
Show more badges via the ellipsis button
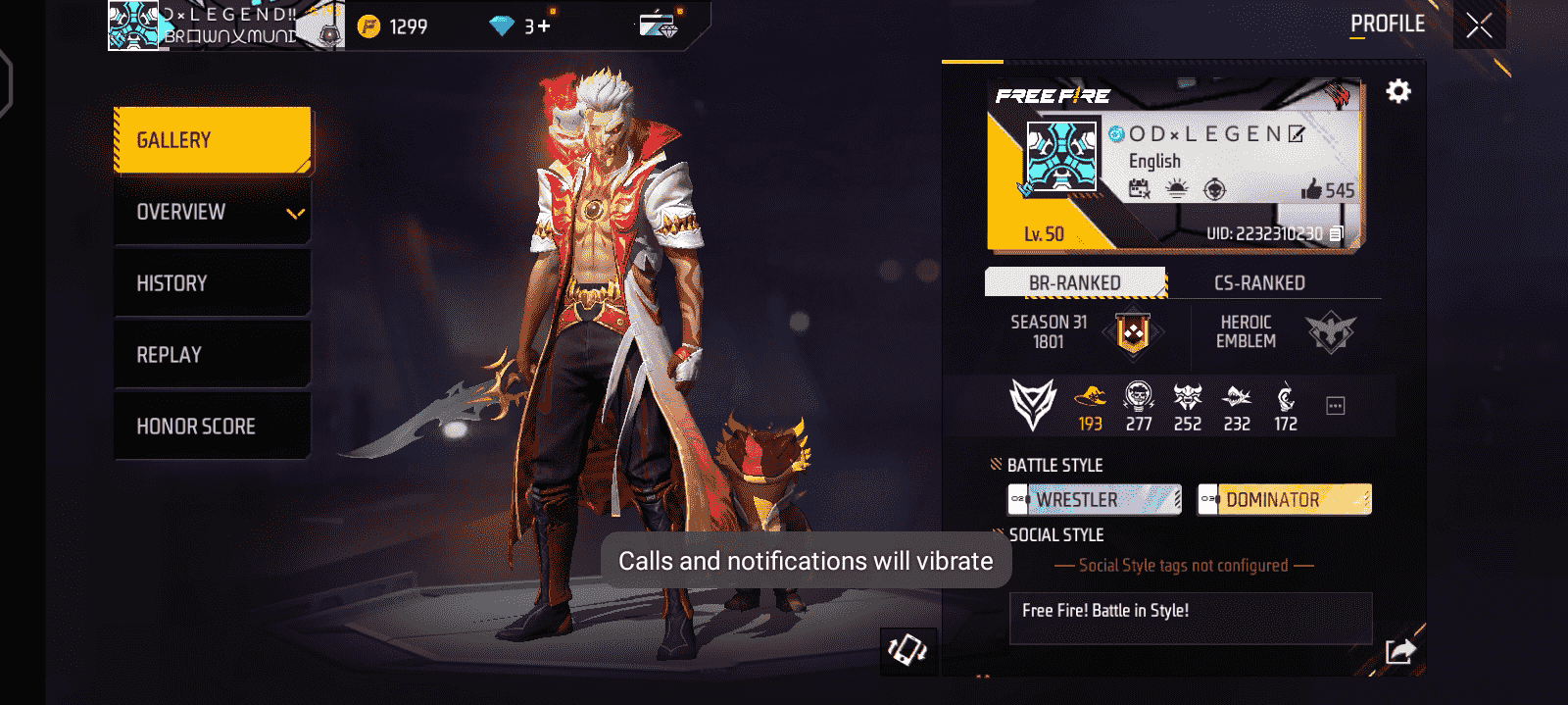click(x=1335, y=406)
